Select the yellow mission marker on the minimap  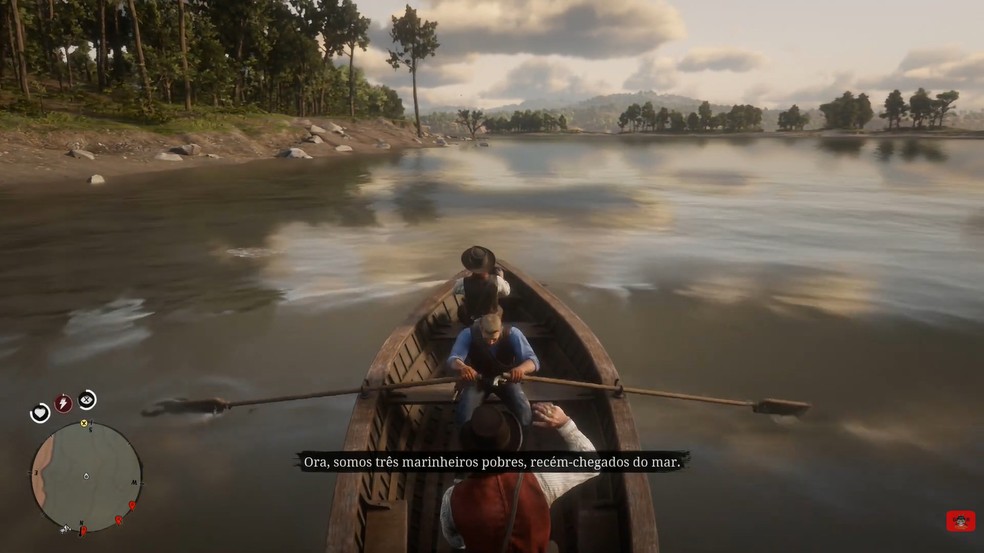85,424
